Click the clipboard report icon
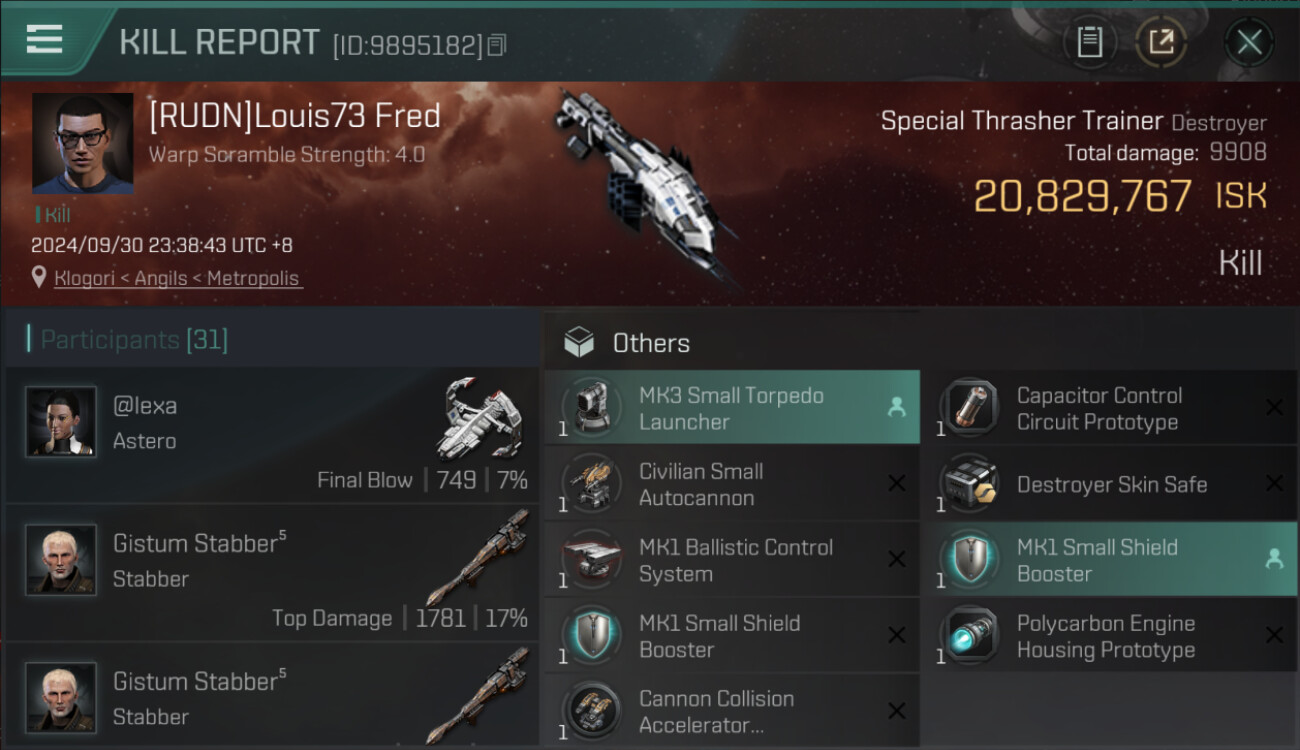The width and height of the screenshot is (1300, 750). pyautogui.click(x=1089, y=42)
